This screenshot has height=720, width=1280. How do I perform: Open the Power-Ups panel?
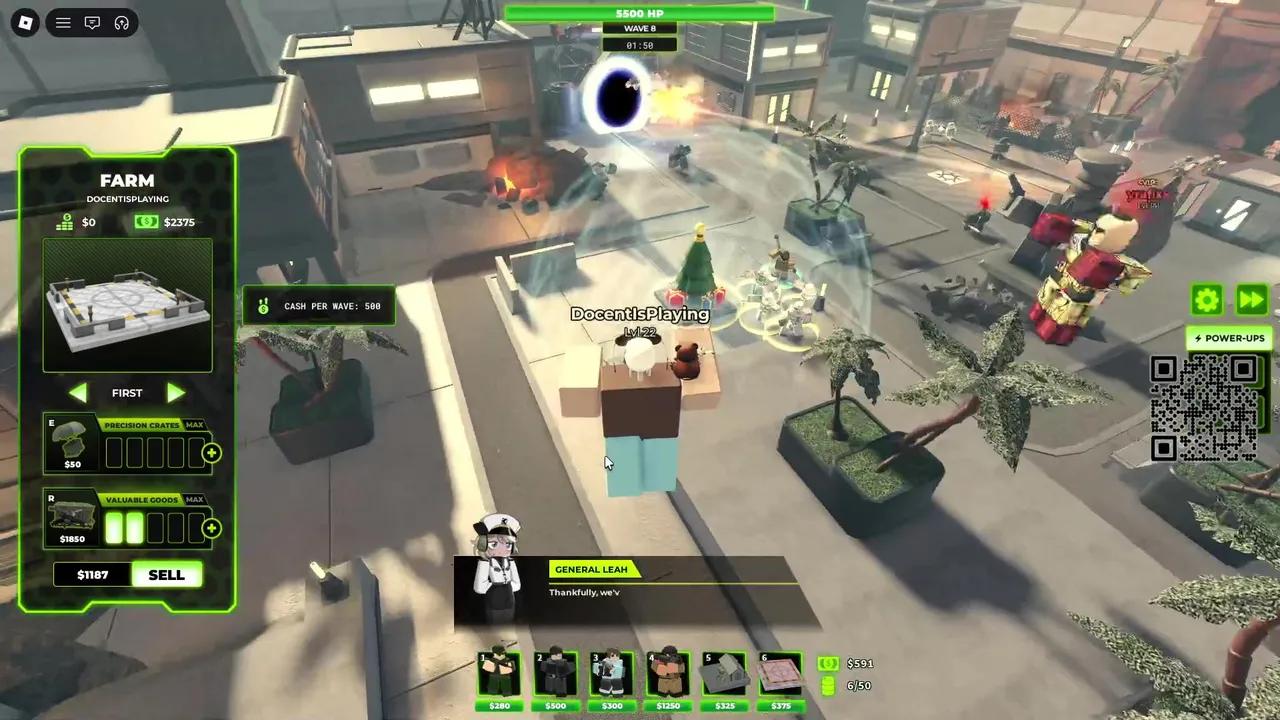pyautogui.click(x=1229, y=338)
